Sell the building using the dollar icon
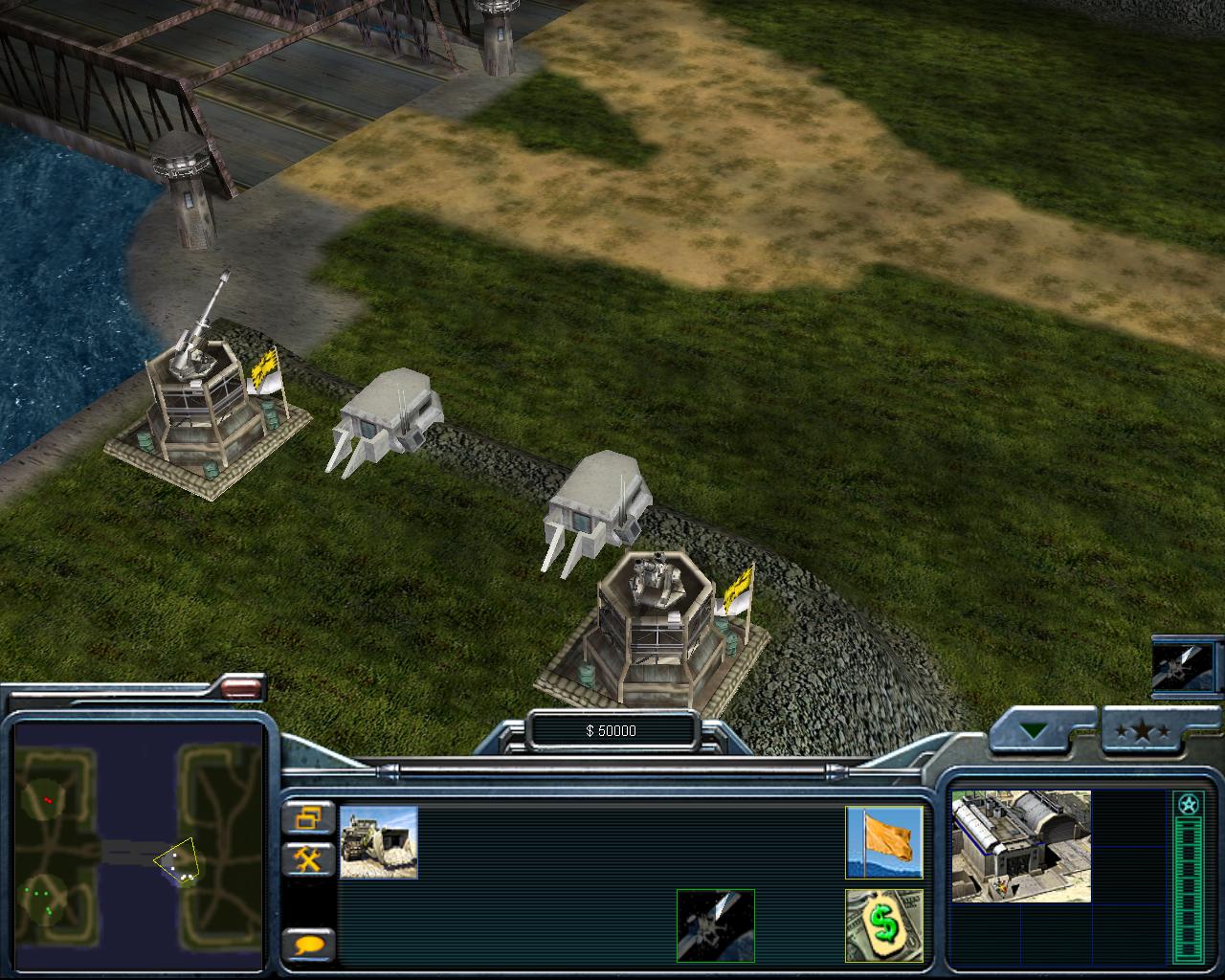The width and height of the screenshot is (1225, 980). pyautogui.click(x=883, y=924)
